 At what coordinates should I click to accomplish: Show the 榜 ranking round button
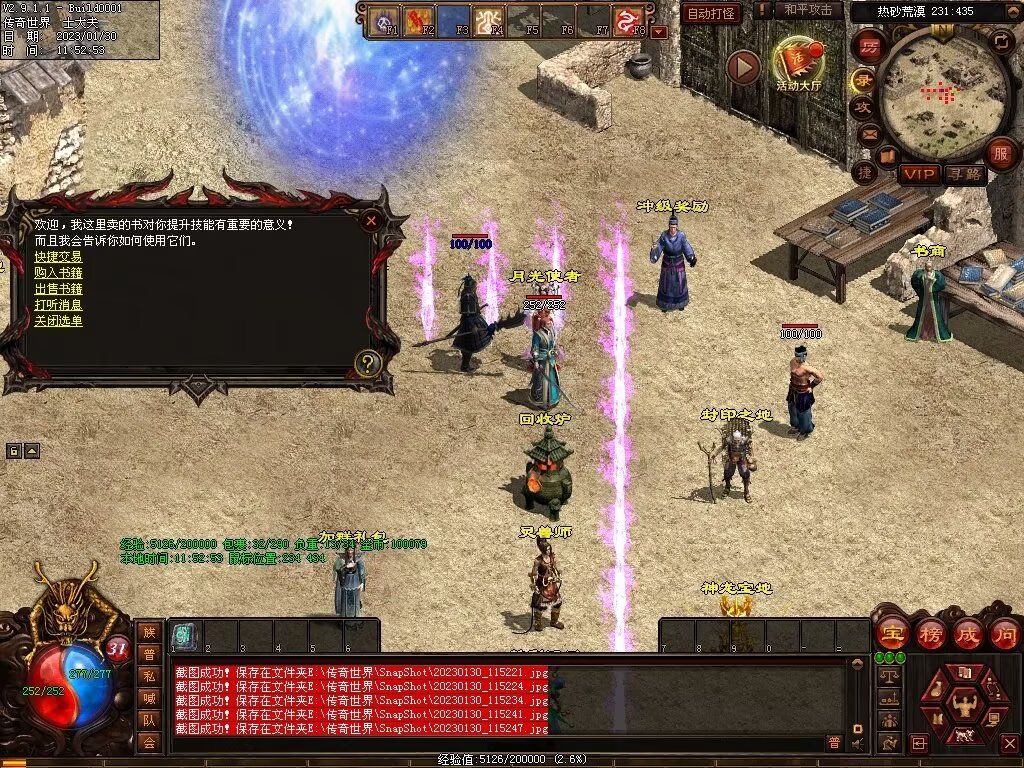pyautogui.click(x=930, y=634)
